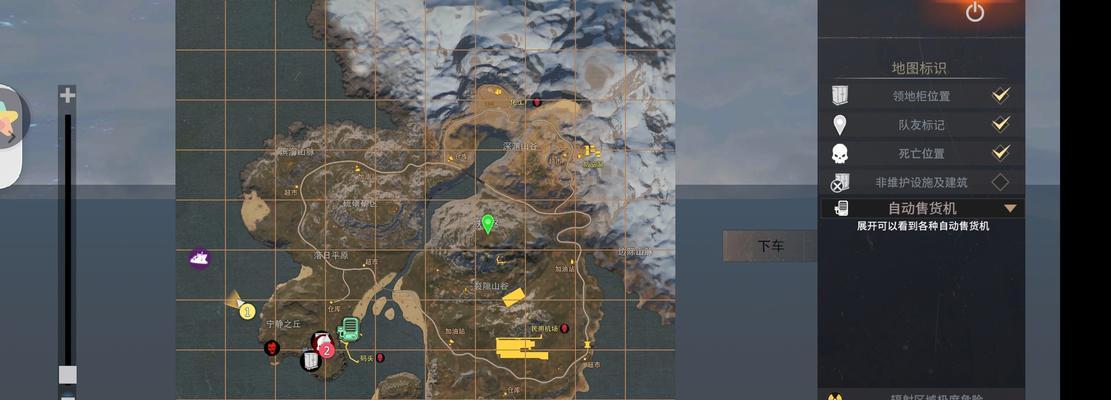This screenshot has width=1111, height=400.
Task: Click the territory cabinet map marker
Action: click(x=311, y=360)
